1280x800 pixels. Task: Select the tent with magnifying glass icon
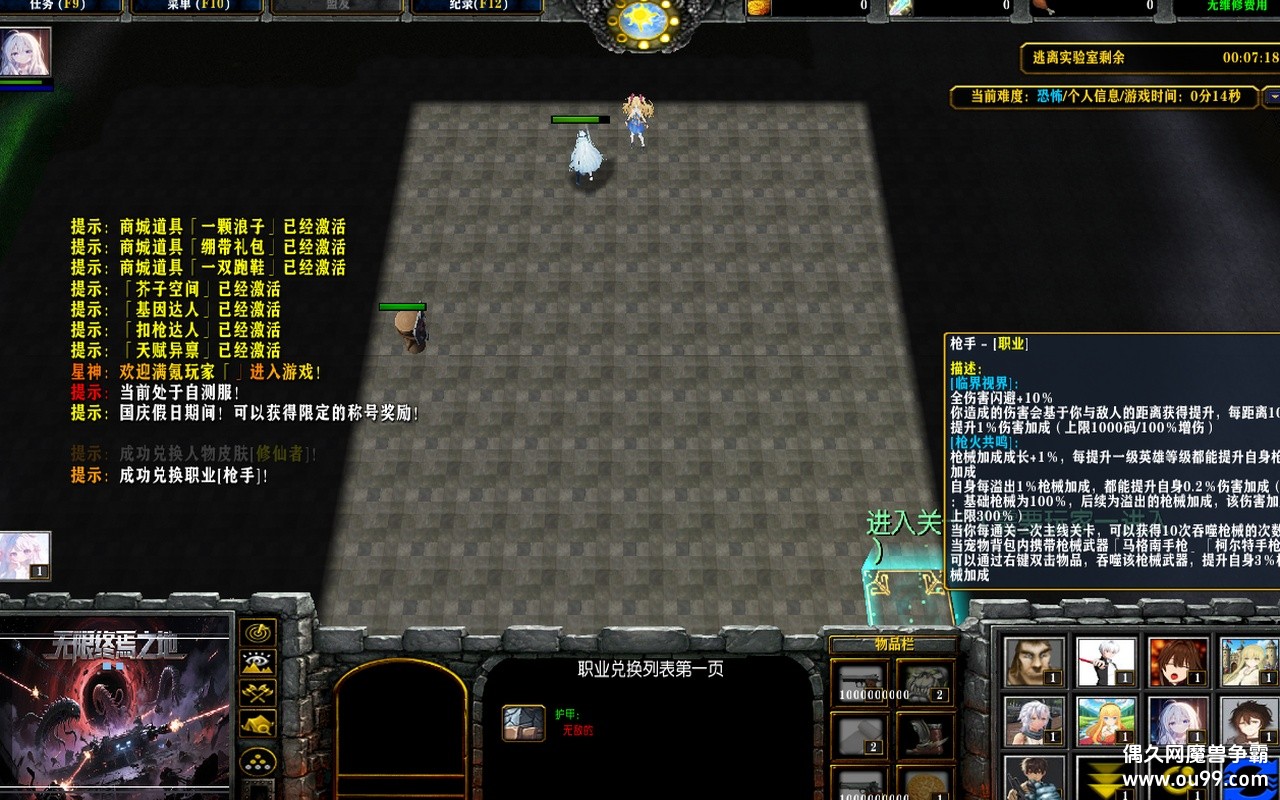258,723
